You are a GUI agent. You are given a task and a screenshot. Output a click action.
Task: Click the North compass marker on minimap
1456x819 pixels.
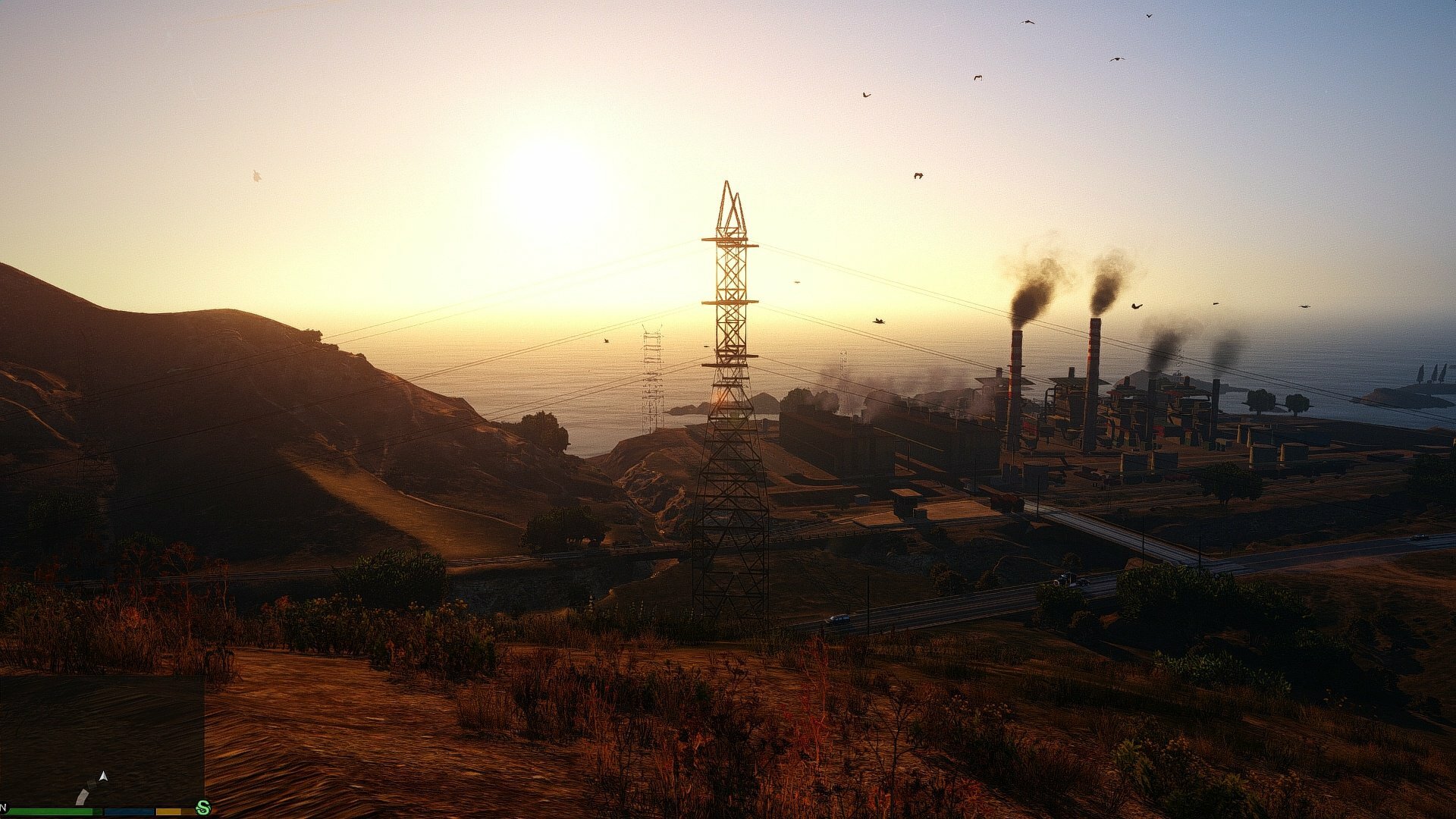(4, 806)
